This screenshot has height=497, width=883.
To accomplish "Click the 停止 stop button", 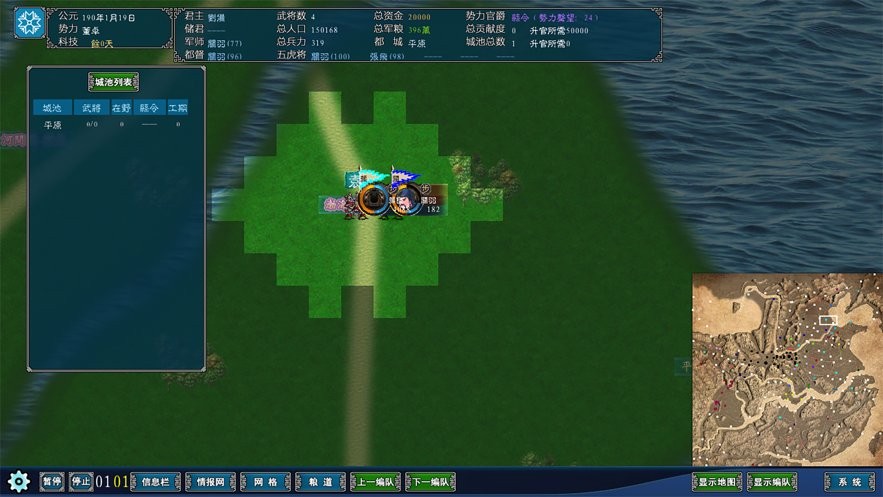I will point(81,482).
